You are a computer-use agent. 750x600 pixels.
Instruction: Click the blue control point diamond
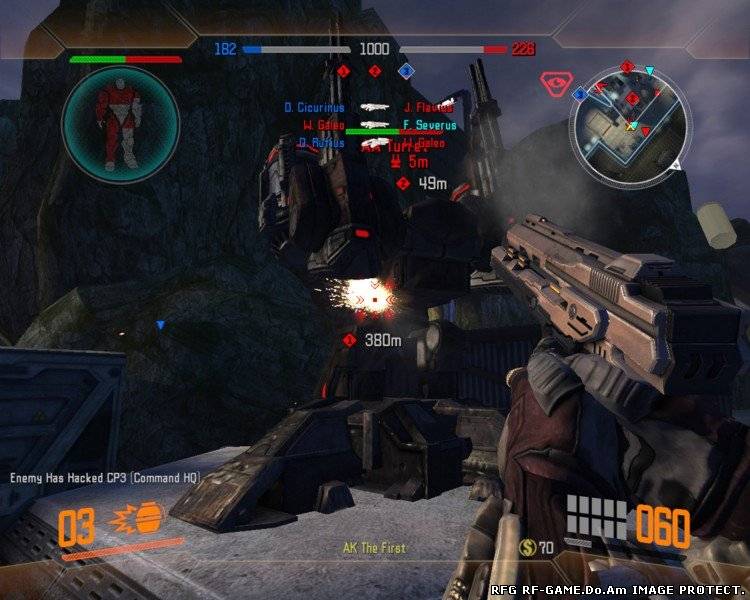[406, 71]
